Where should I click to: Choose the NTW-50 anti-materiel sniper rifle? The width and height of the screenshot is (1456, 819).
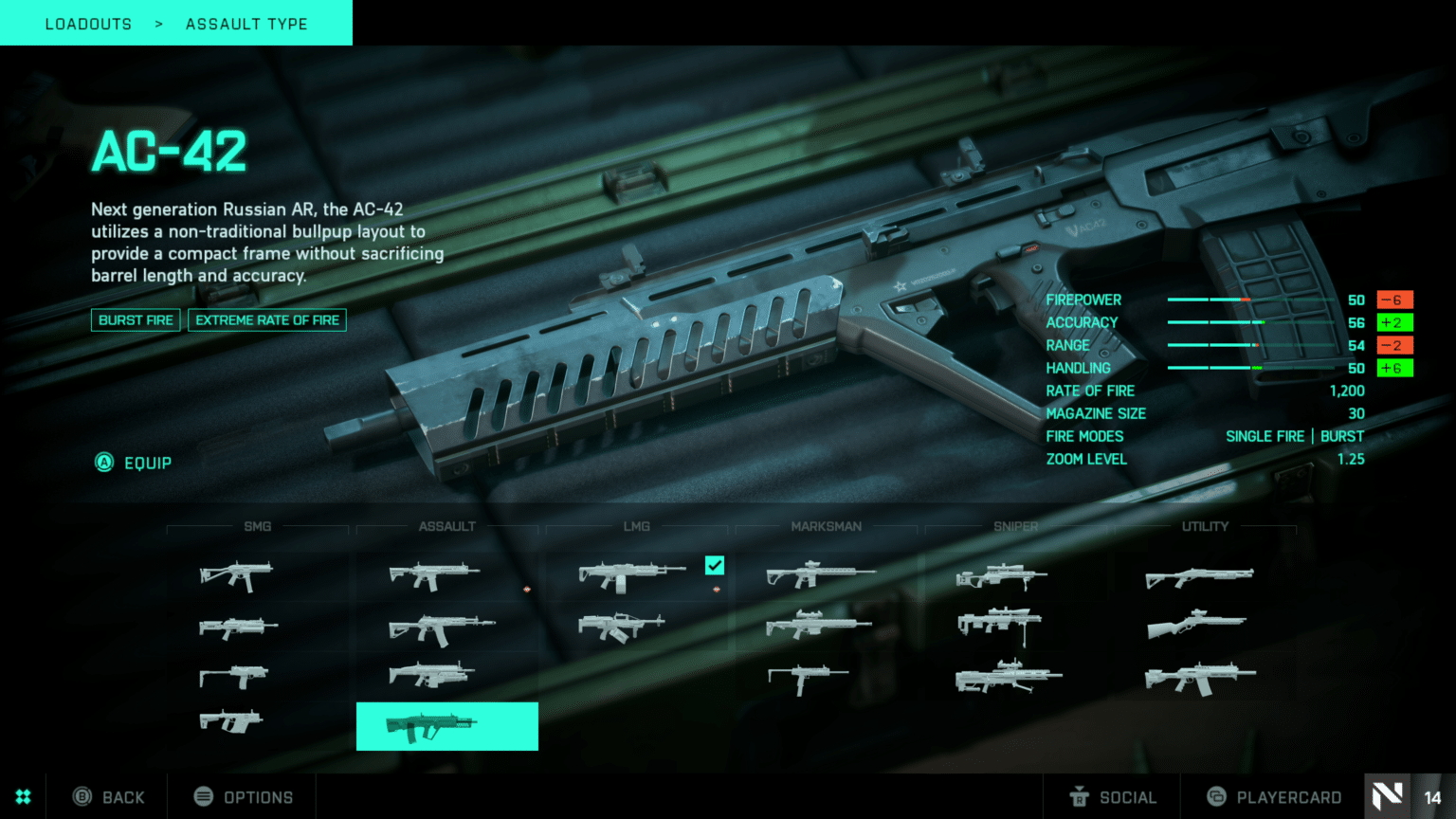[x=1008, y=677]
